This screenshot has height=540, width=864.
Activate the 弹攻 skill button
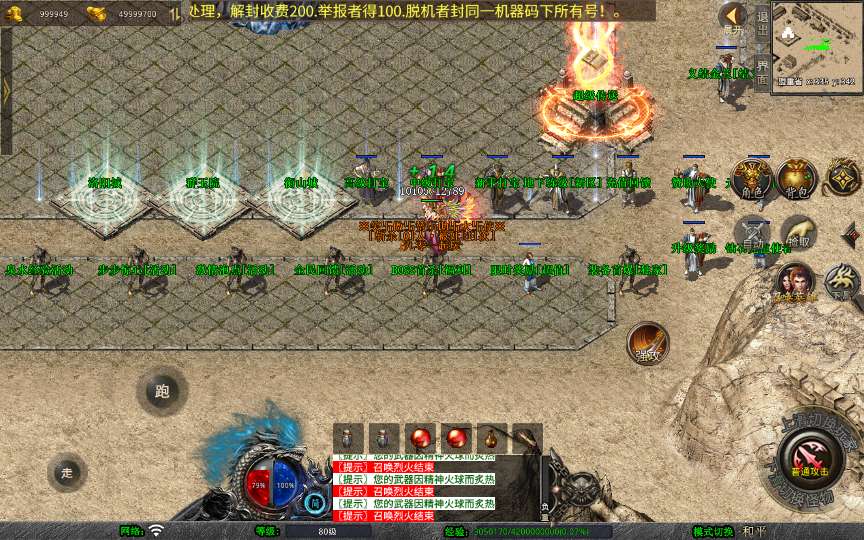tap(647, 343)
